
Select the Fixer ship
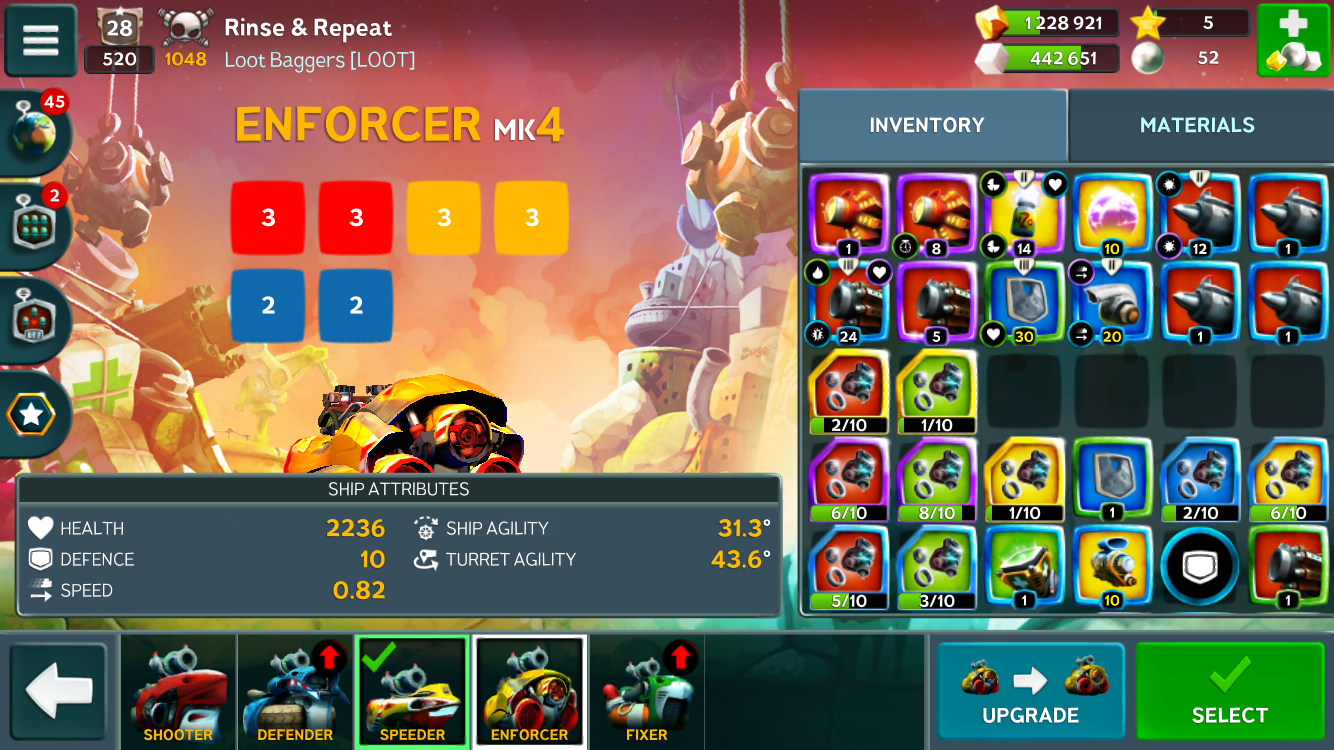click(x=646, y=692)
